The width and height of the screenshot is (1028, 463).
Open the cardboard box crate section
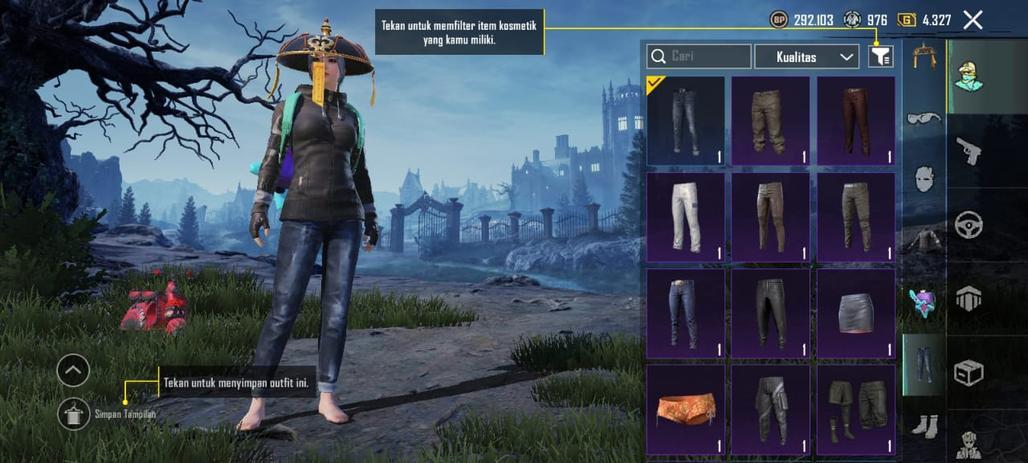click(x=968, y=372)
